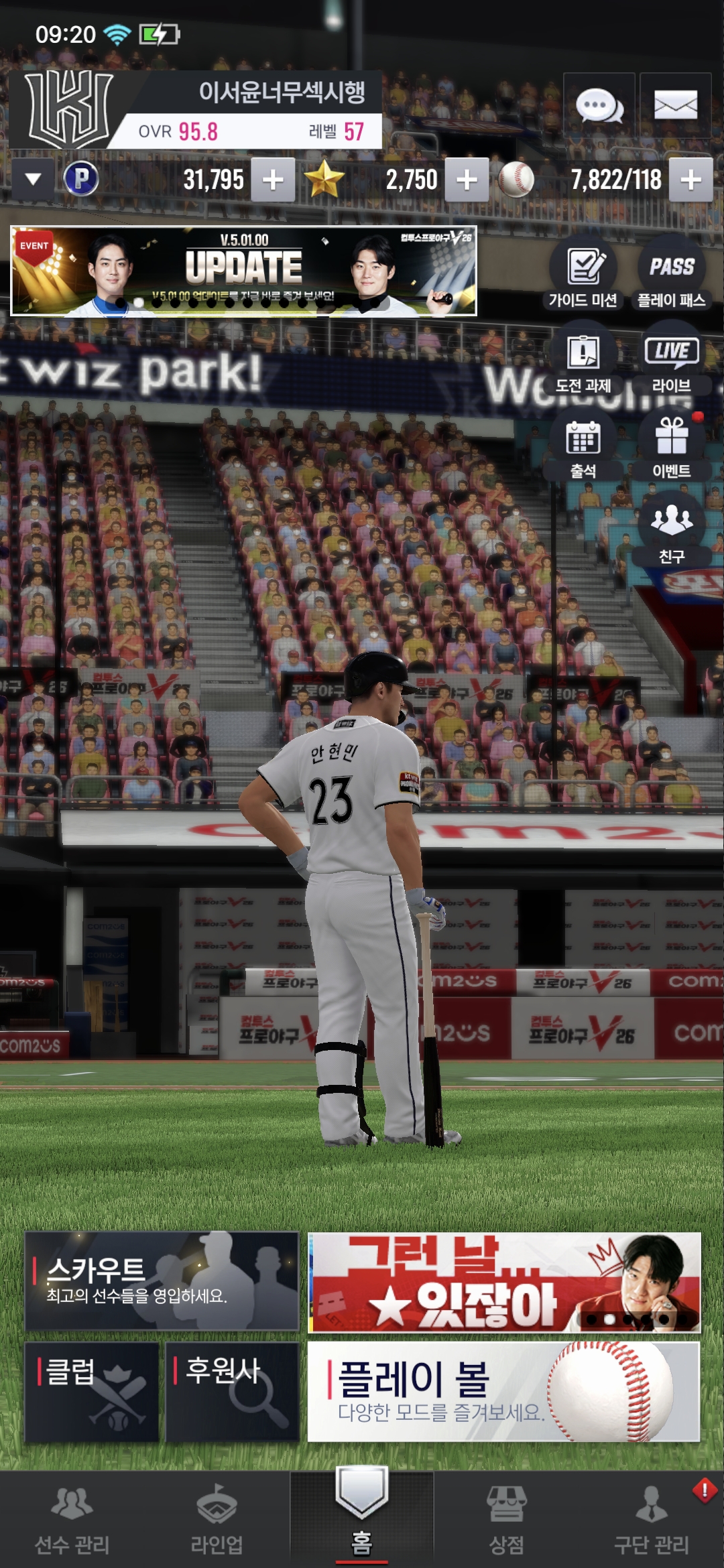
Task: Recharge baseball energy with plus button
Action: [x=690, y=180]
